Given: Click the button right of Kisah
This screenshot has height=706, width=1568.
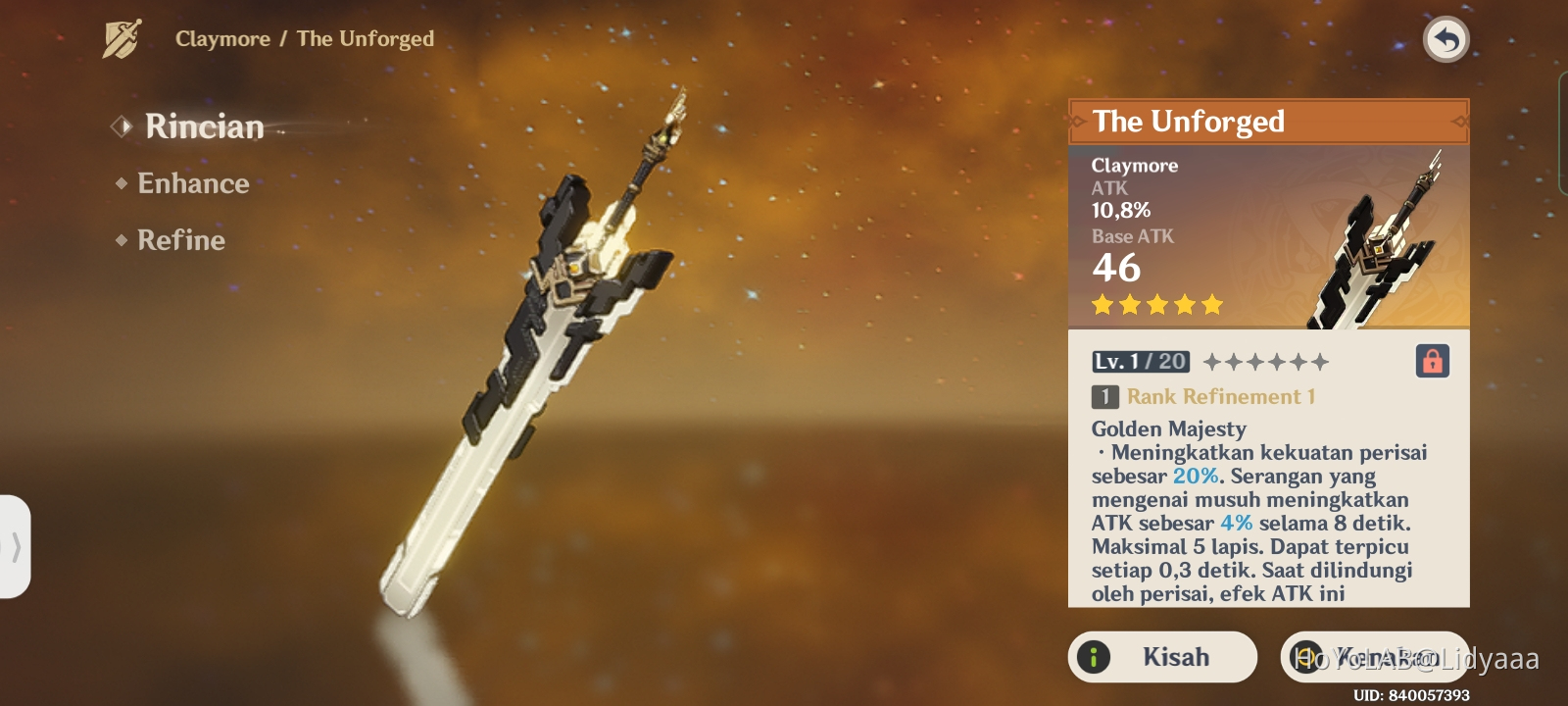Looking at the screenshot, I should (x=1374, y=657).
